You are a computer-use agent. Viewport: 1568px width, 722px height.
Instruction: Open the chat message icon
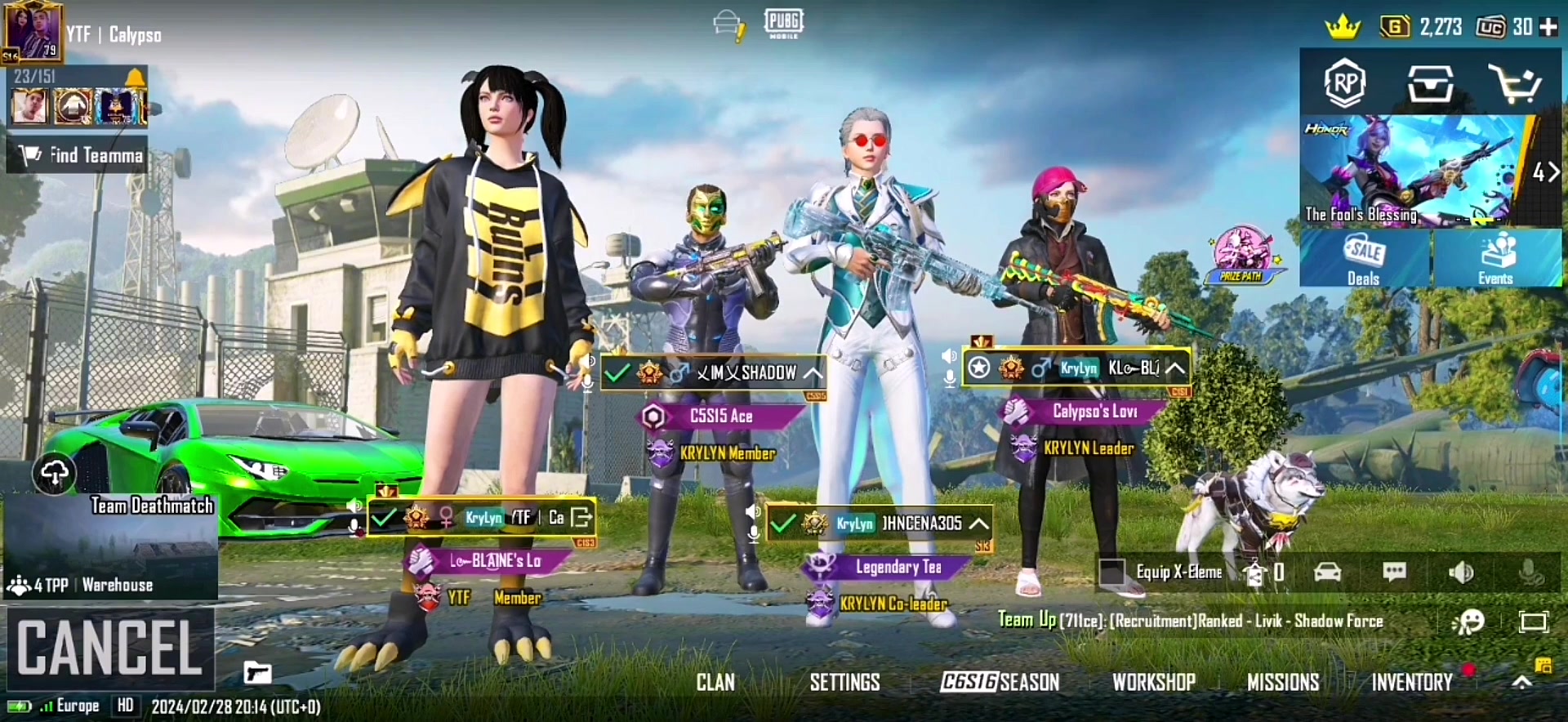pyautogui.click(x=1394, y=572)
